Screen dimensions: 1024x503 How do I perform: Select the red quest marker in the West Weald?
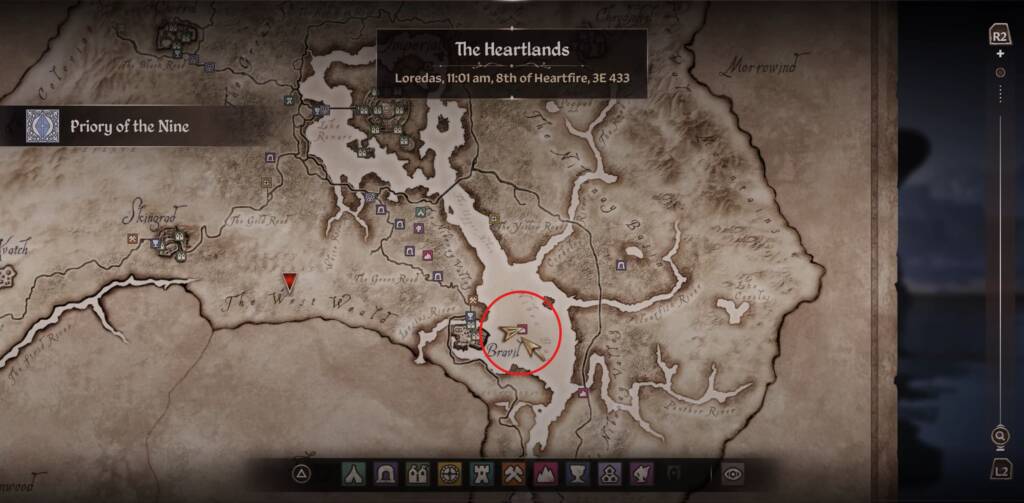click(290, 281)
